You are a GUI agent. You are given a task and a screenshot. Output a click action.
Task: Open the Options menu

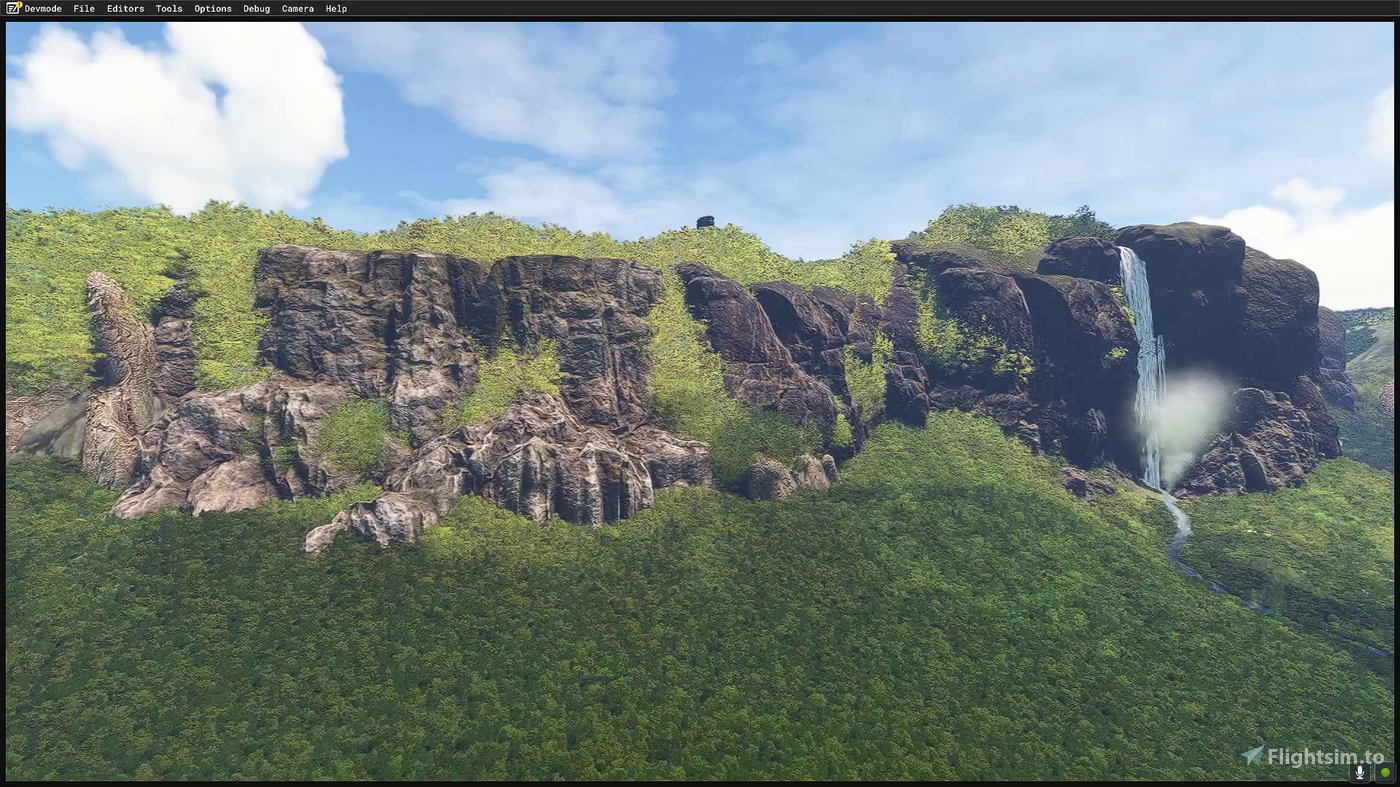[x=212, y=8]
